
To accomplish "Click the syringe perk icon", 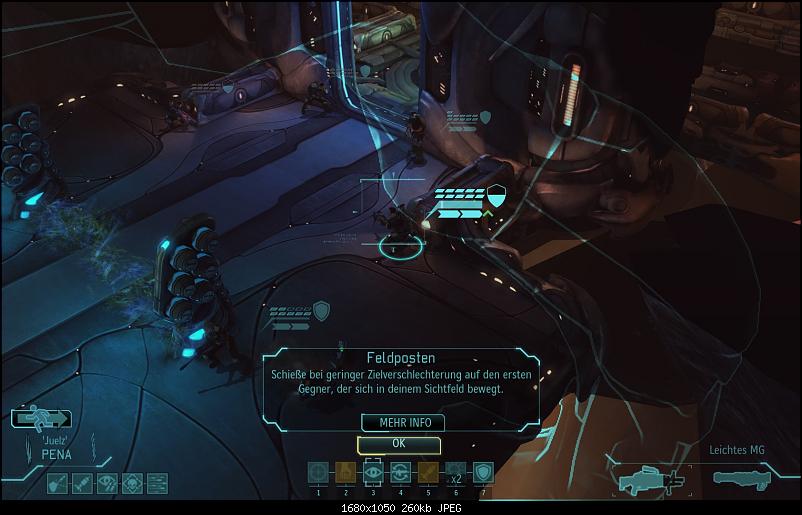I will point(82,484).
